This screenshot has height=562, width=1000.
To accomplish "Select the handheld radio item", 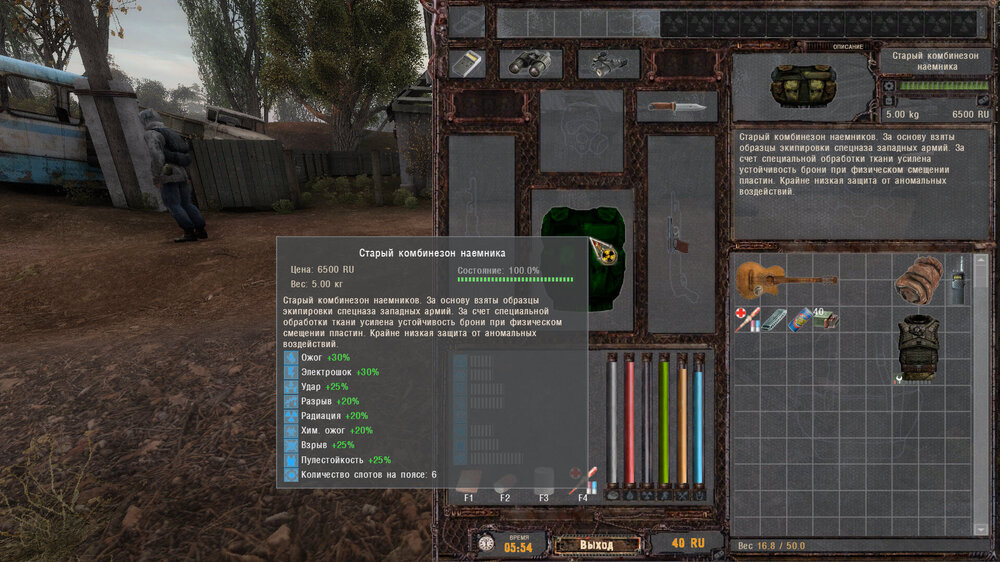I will (x=957, y=279).
